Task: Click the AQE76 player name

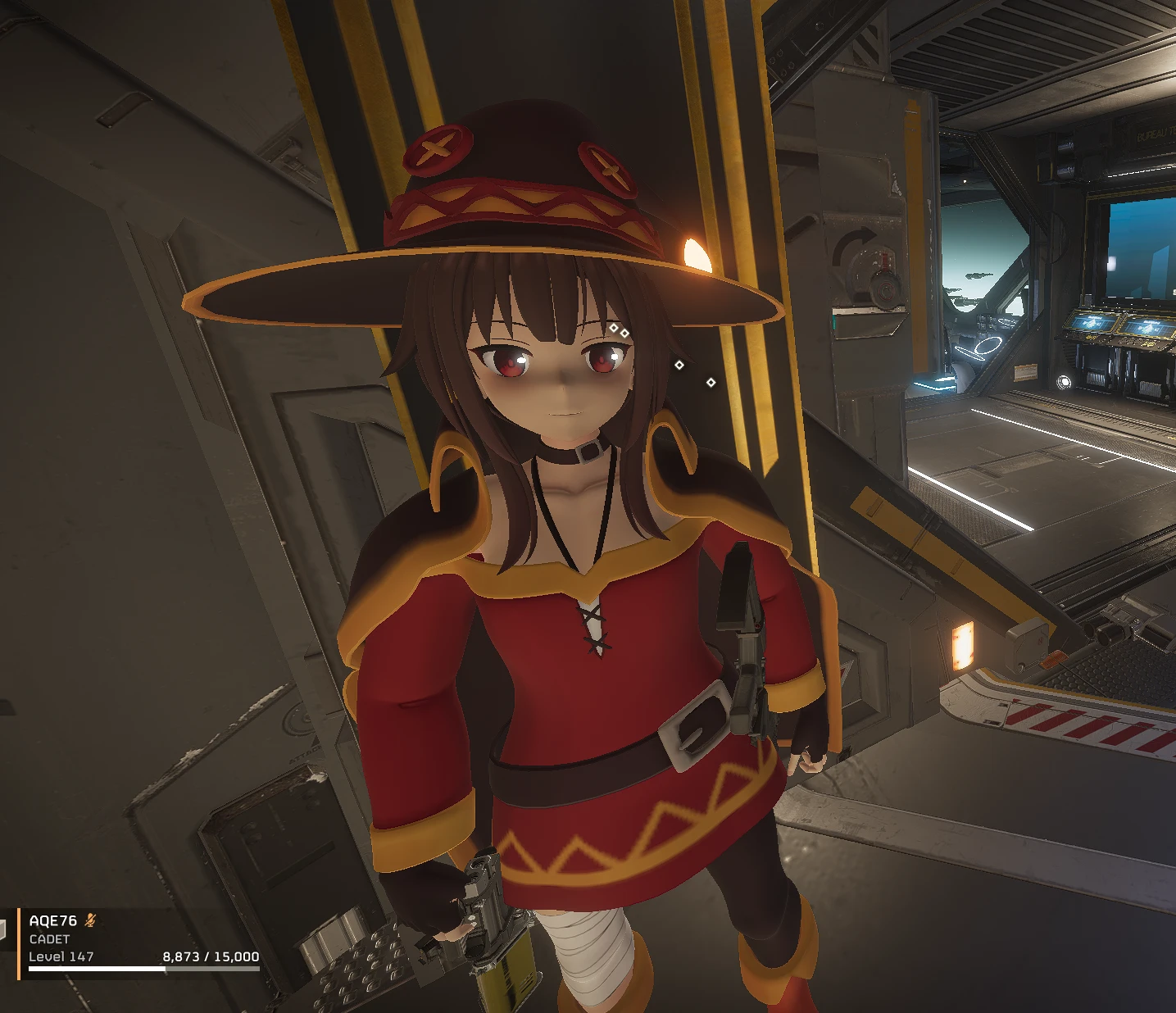Action: [52, 920]
